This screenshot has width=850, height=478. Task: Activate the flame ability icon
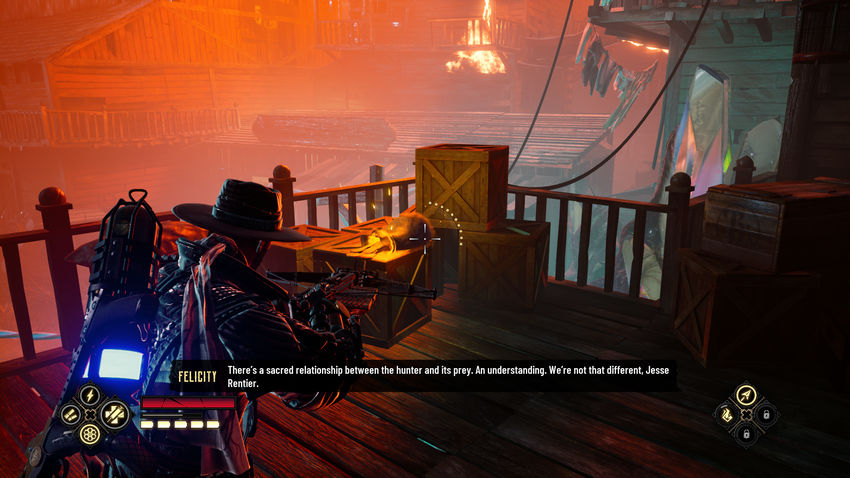[x=725, y=413]
